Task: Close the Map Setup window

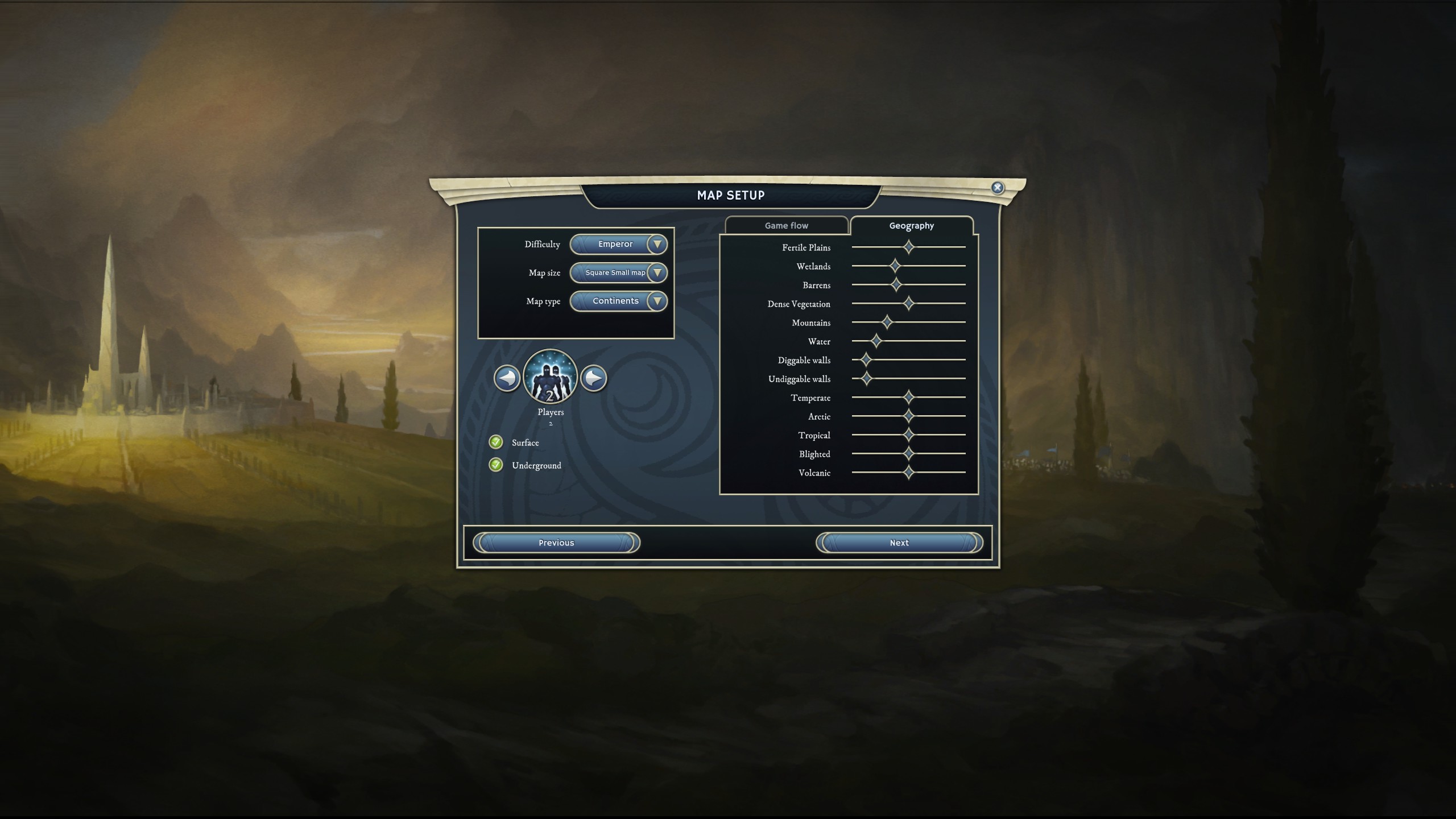Action: tap(997, 188)
